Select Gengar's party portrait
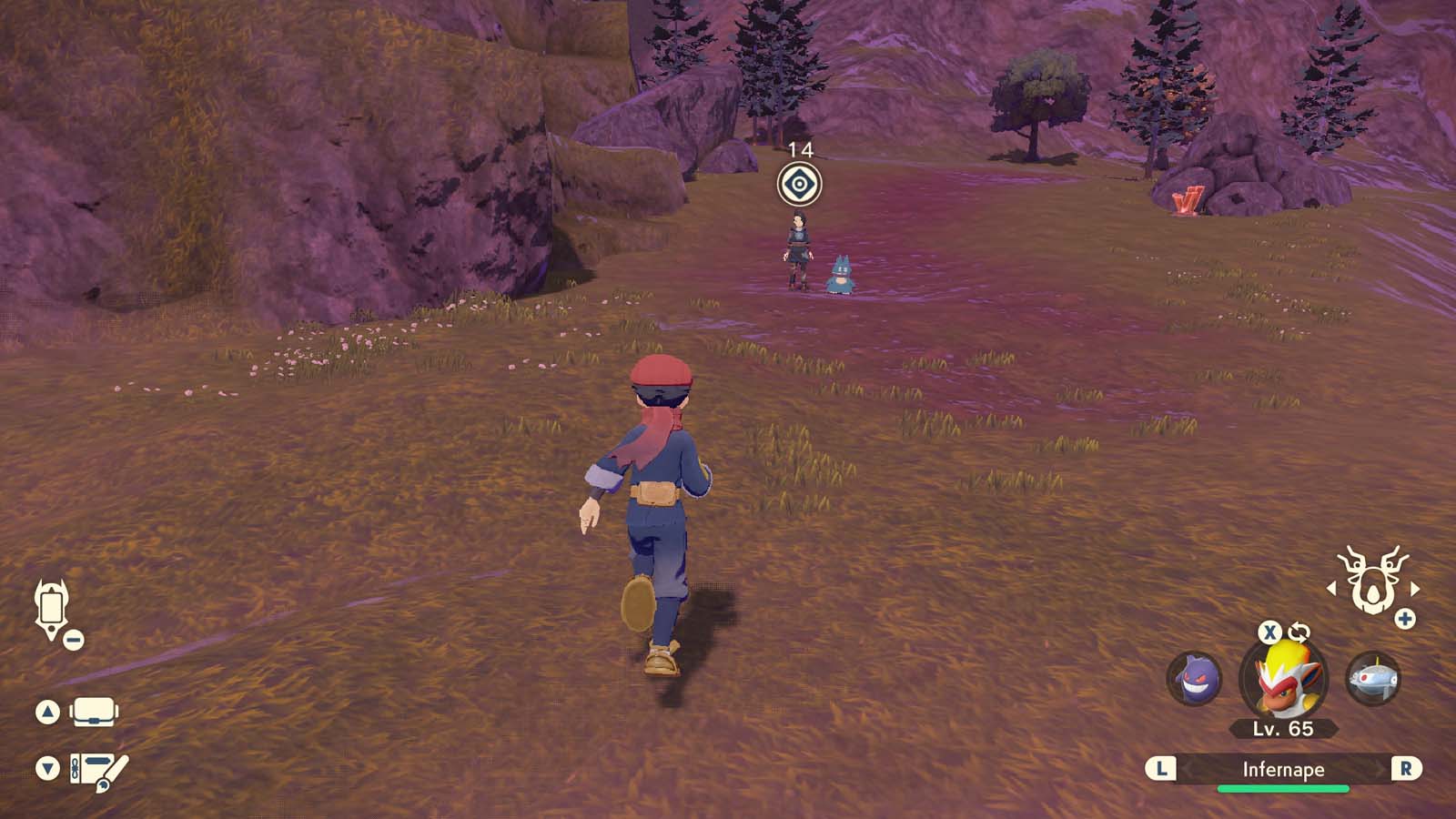1456x819 pixels. point(1194,678)
